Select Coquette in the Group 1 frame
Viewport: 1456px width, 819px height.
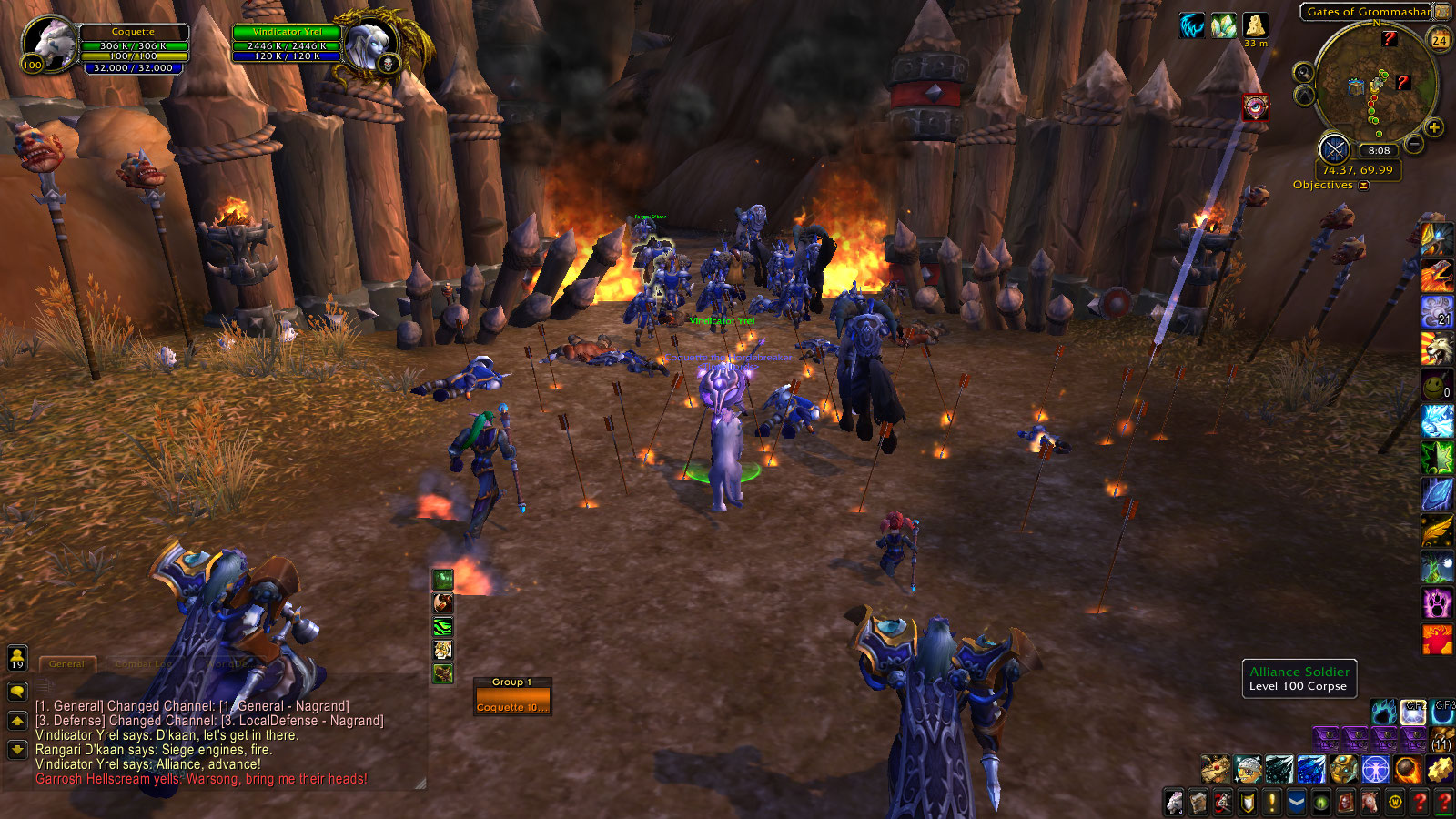click(x=512, y=707)
